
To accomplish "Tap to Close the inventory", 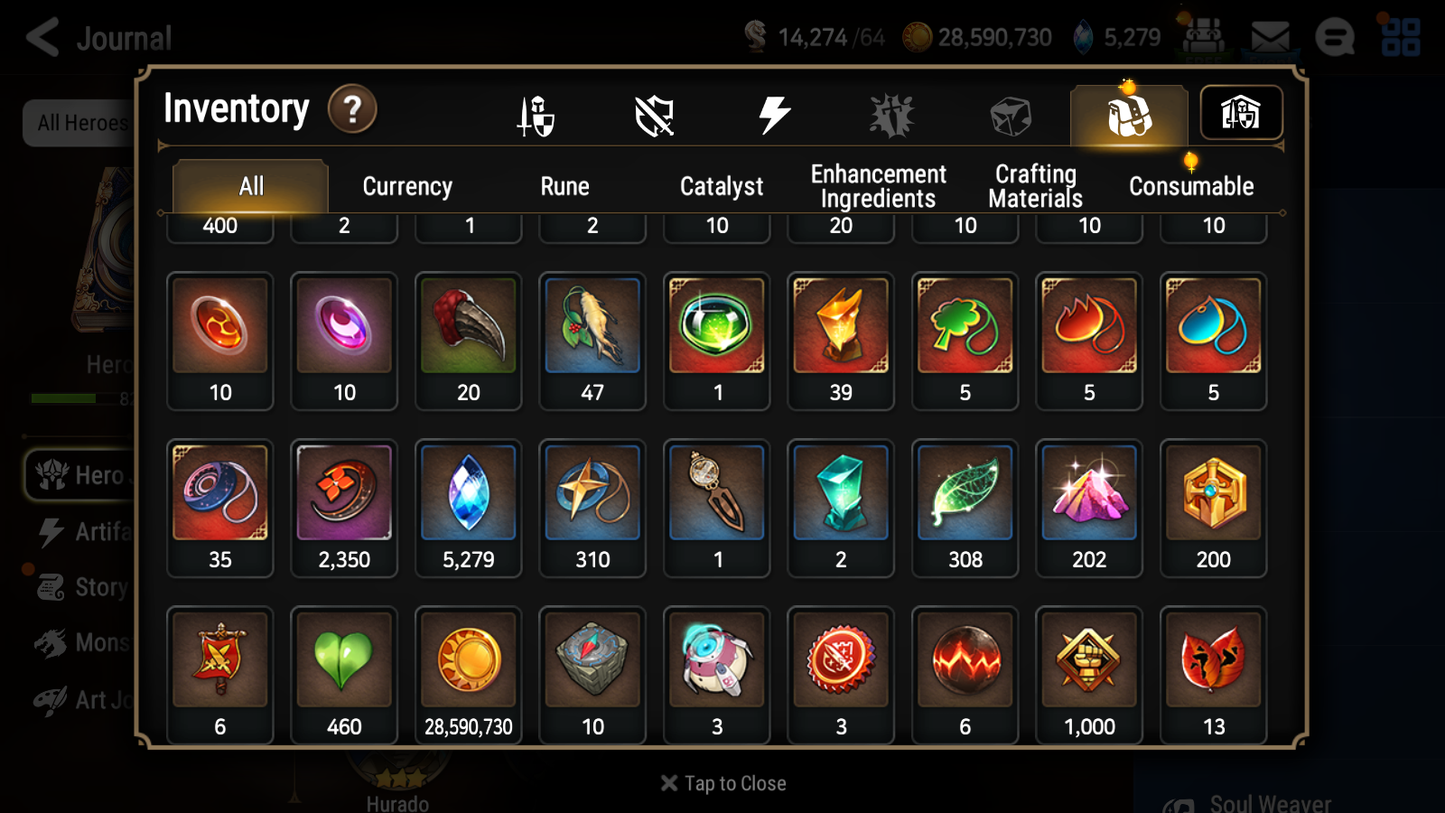I will click(x=722, y=783).
